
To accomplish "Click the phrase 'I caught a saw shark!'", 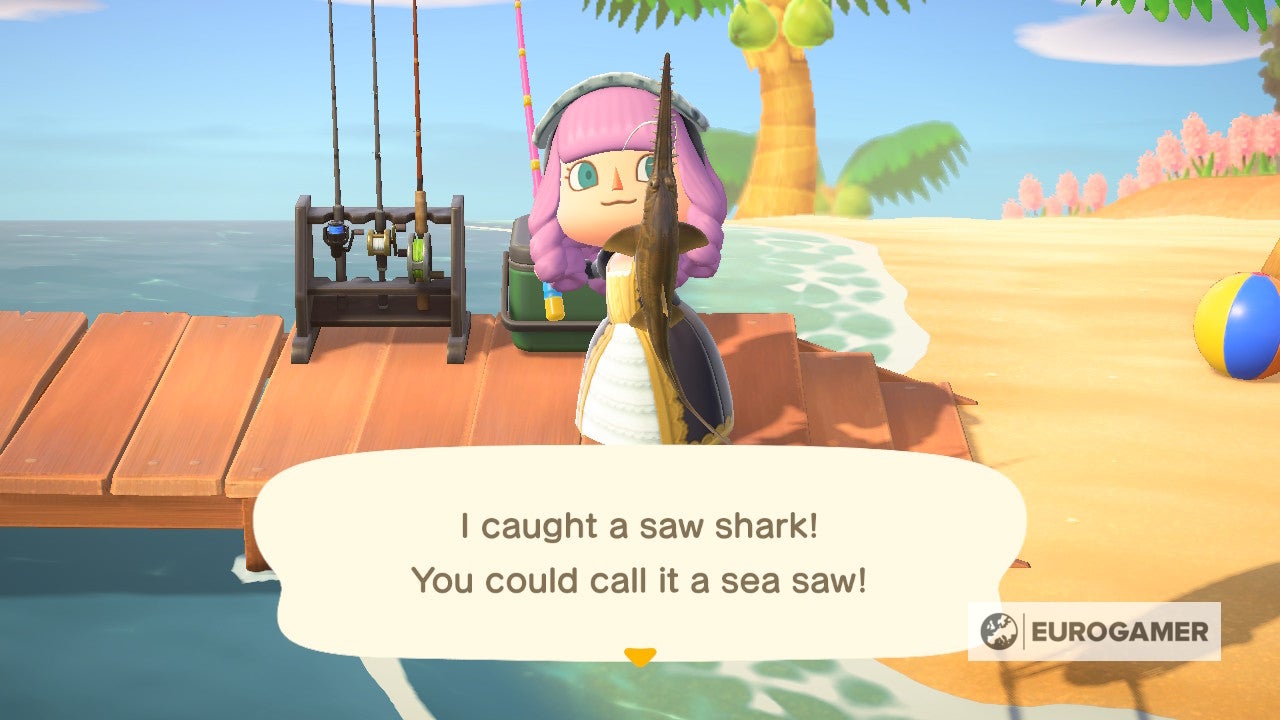I will click(637, 523).
